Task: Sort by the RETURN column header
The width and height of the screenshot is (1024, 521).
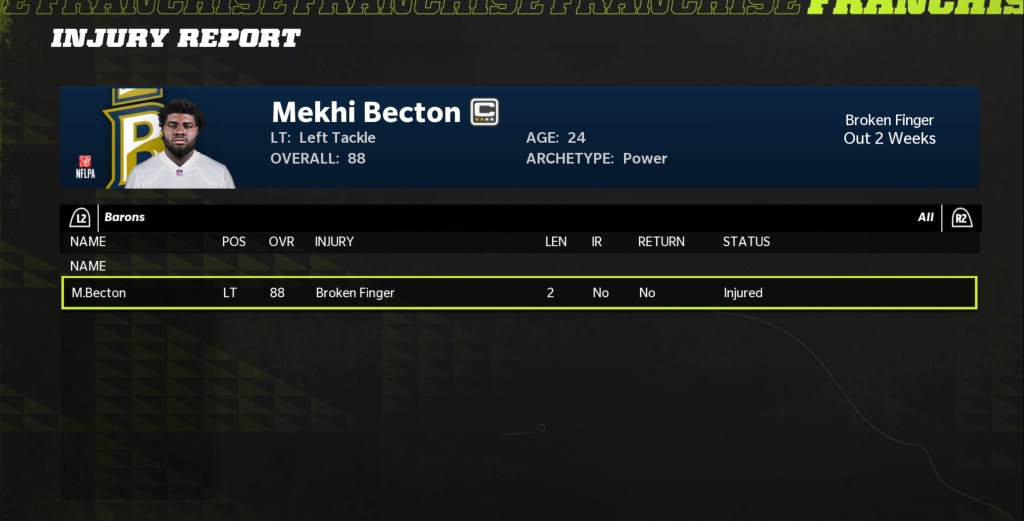Action: pos(661,241)
